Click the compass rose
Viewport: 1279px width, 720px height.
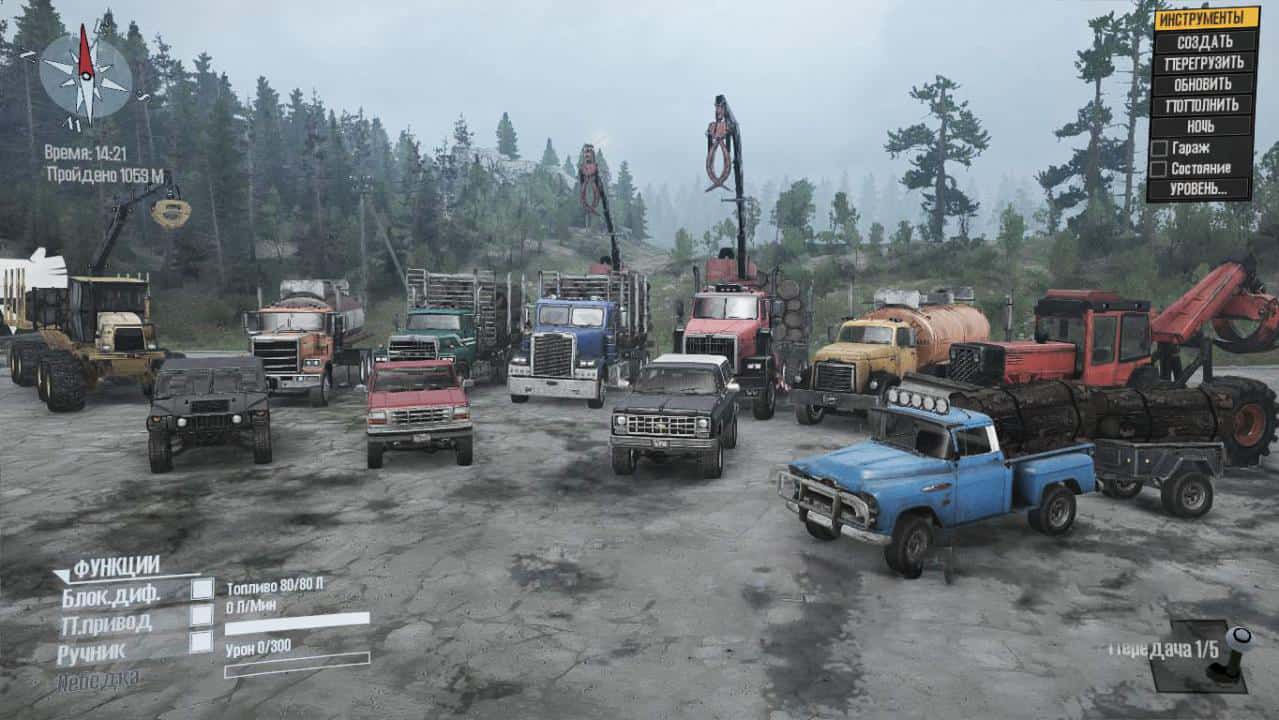85,78
